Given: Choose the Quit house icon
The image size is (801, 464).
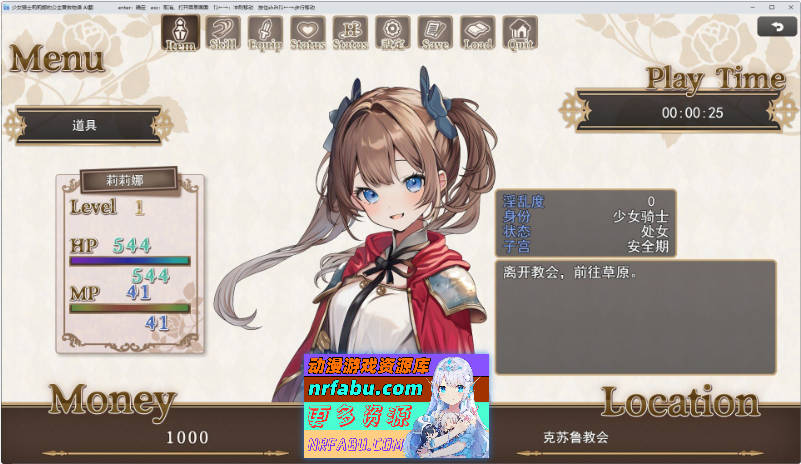Looking at the screenshot, I should click(x=520, y=33).
